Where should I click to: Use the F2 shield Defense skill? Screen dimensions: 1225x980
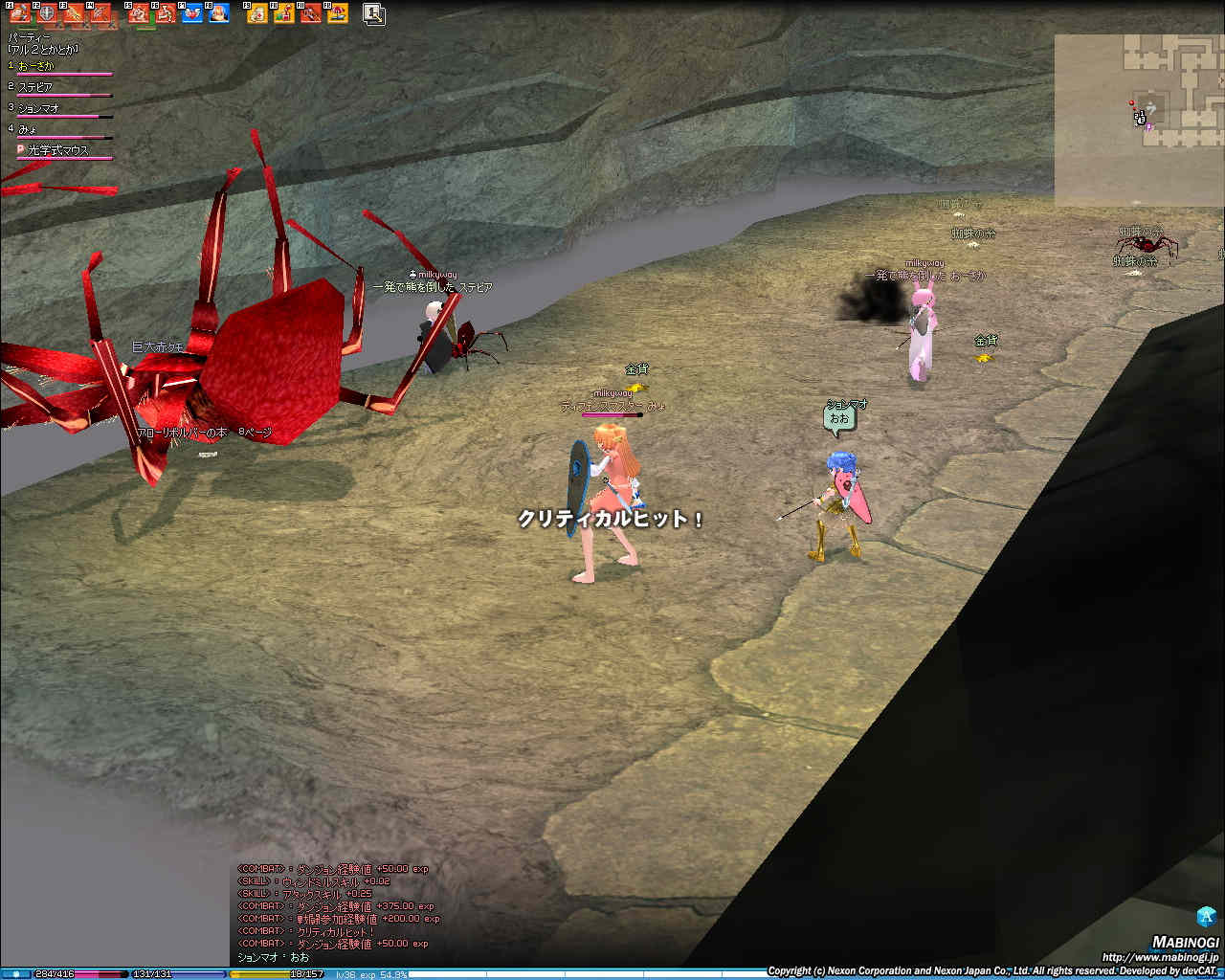[x=47, y=13]
